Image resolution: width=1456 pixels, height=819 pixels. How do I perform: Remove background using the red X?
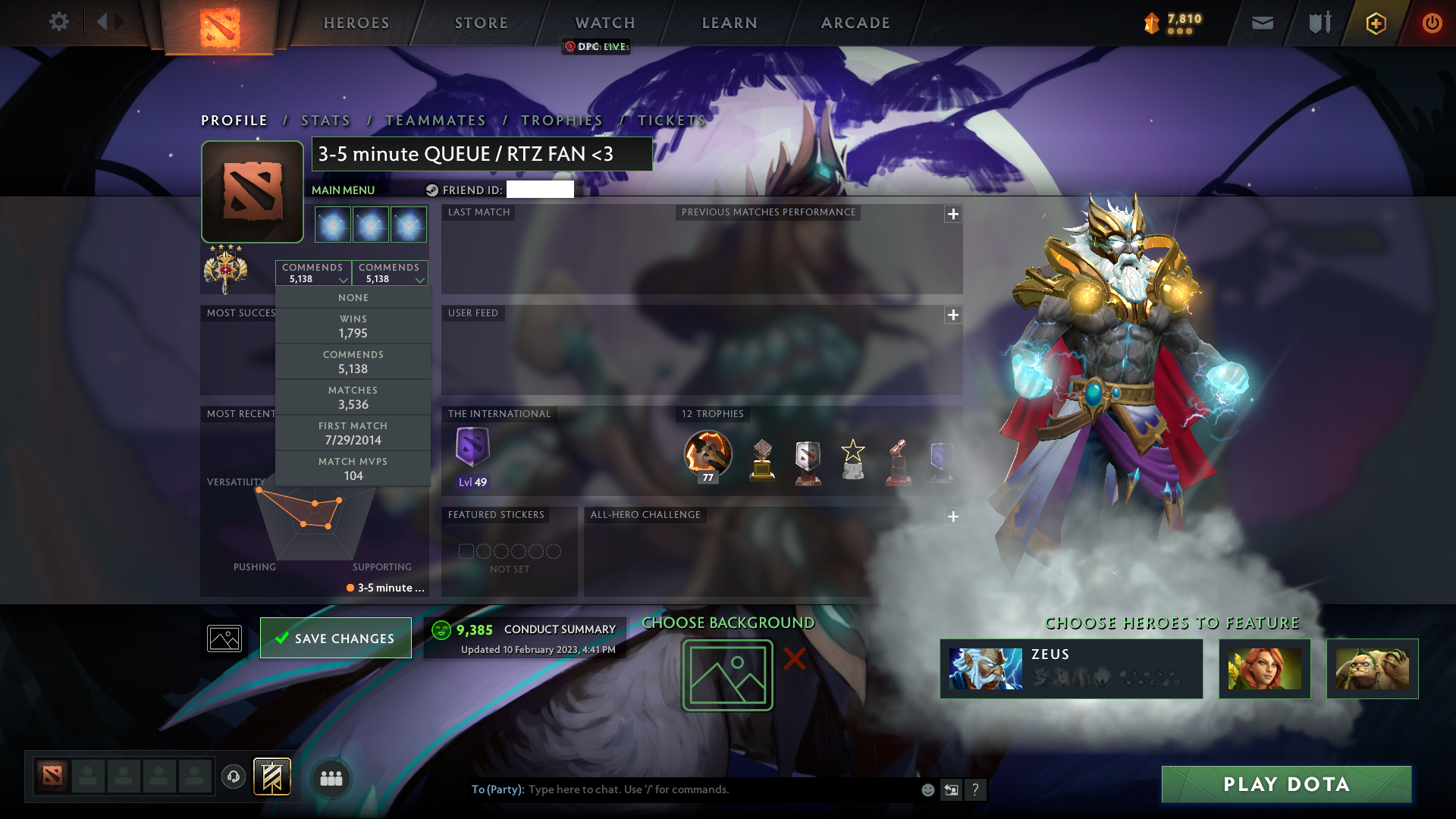[793, 659]
